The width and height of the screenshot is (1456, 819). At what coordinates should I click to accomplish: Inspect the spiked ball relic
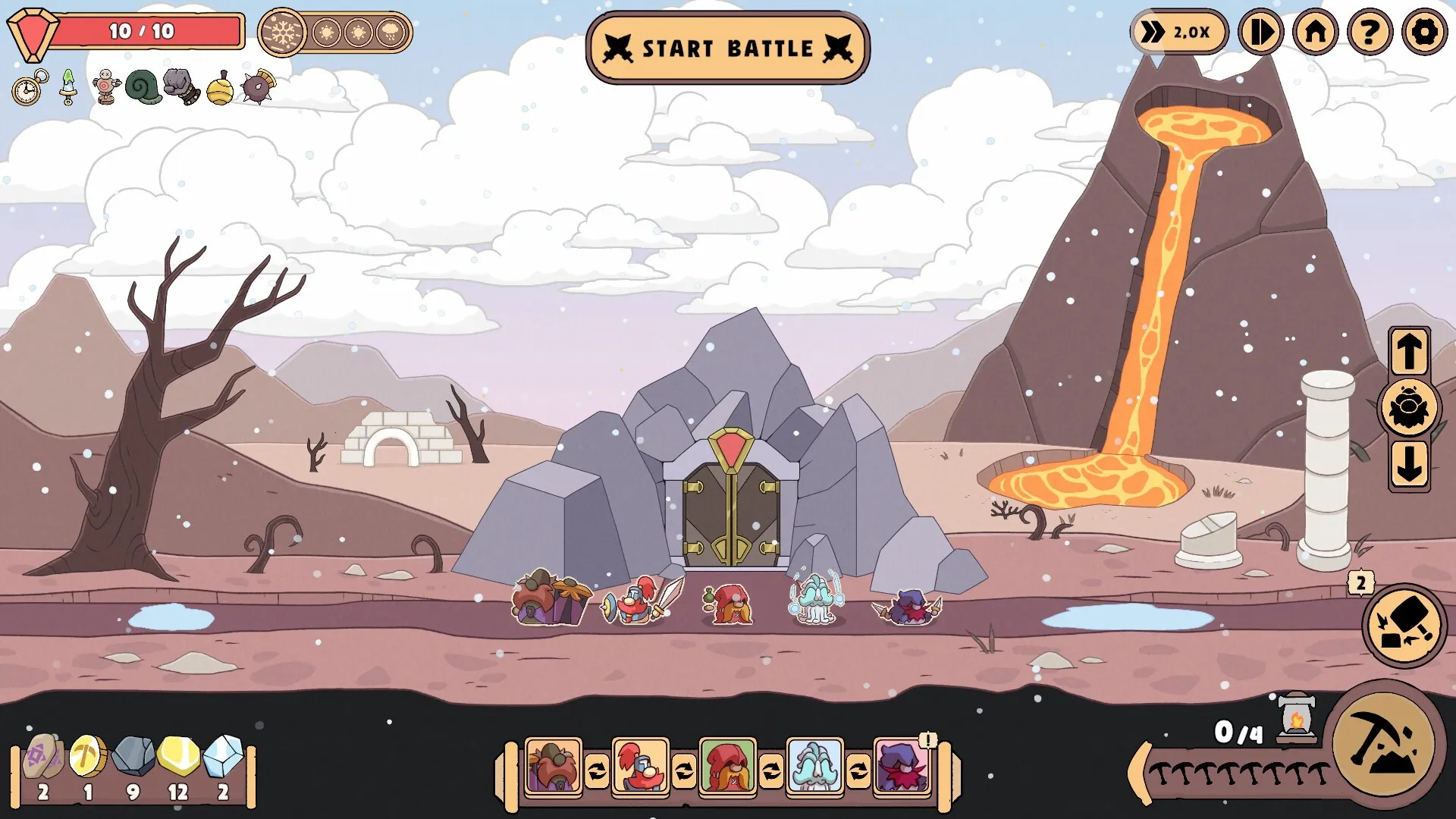(258, 86)
